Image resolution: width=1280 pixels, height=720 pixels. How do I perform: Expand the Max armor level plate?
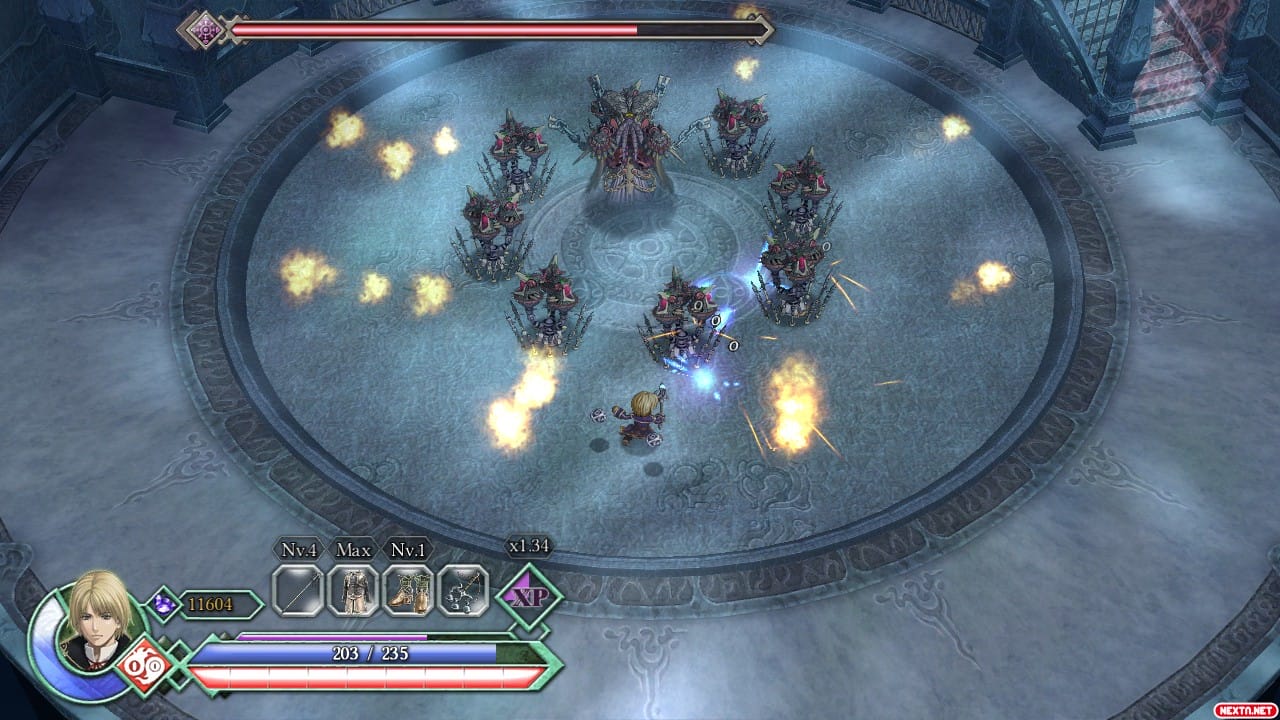pyautogui.click(x=352, y=549)
